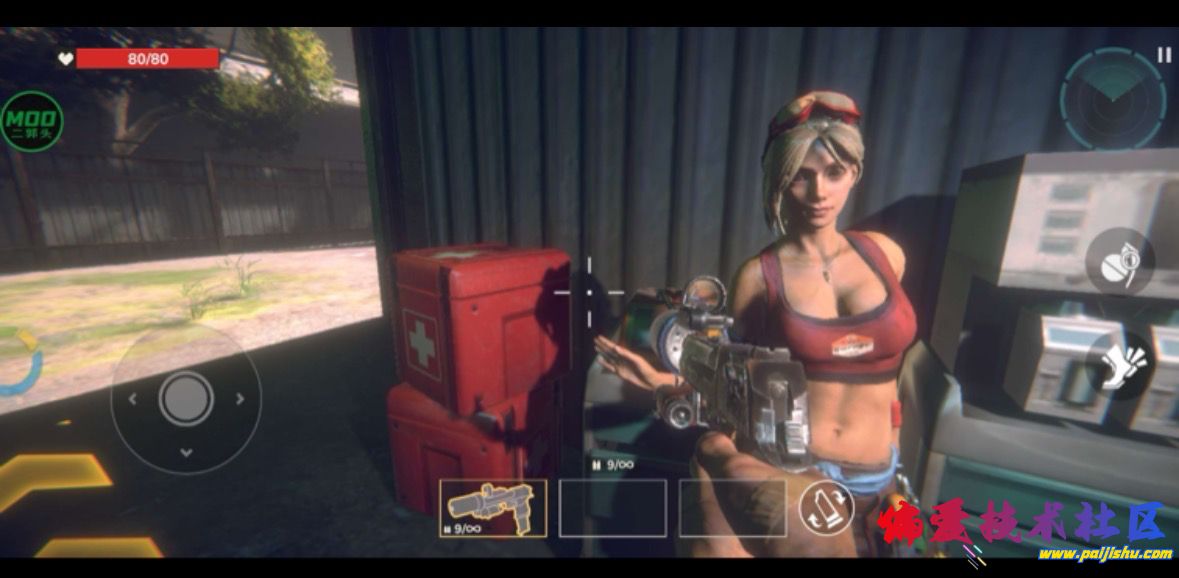This screenshot has height=578, width=1179.
Task: Tap the virtual joystick center knob
Action: point(186,399)
